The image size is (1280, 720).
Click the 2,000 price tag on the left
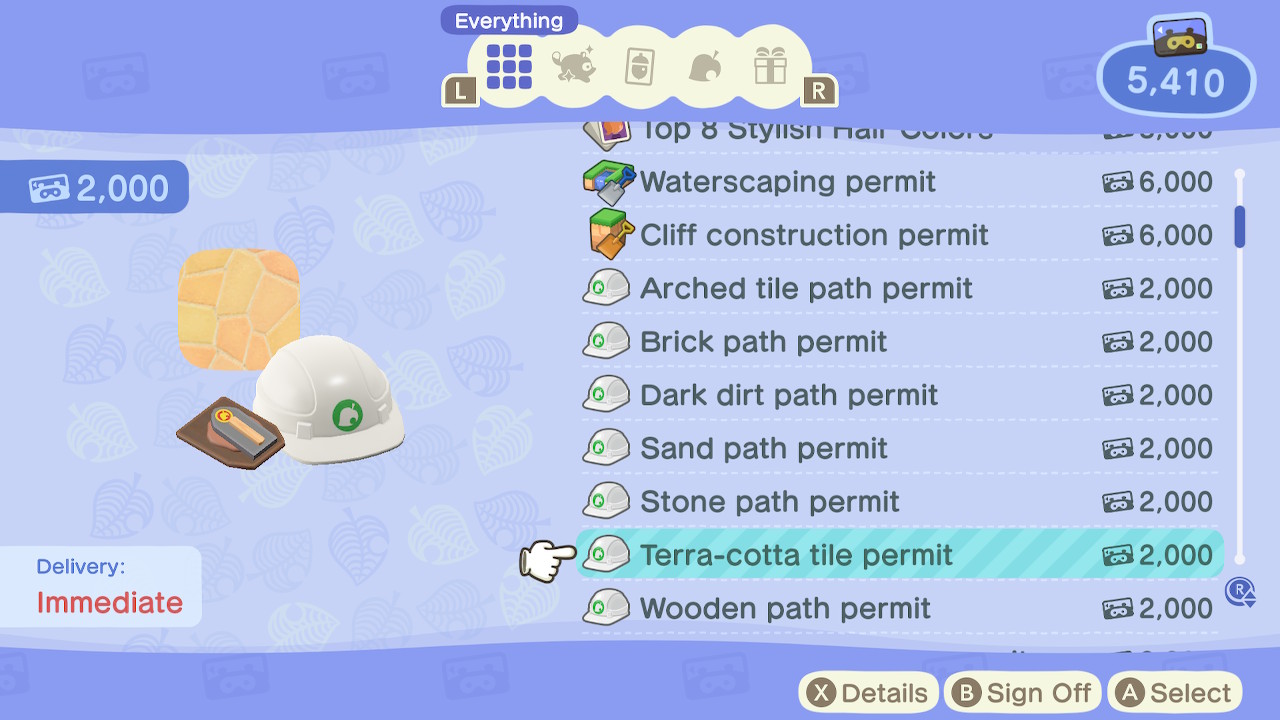coord(93,186)
